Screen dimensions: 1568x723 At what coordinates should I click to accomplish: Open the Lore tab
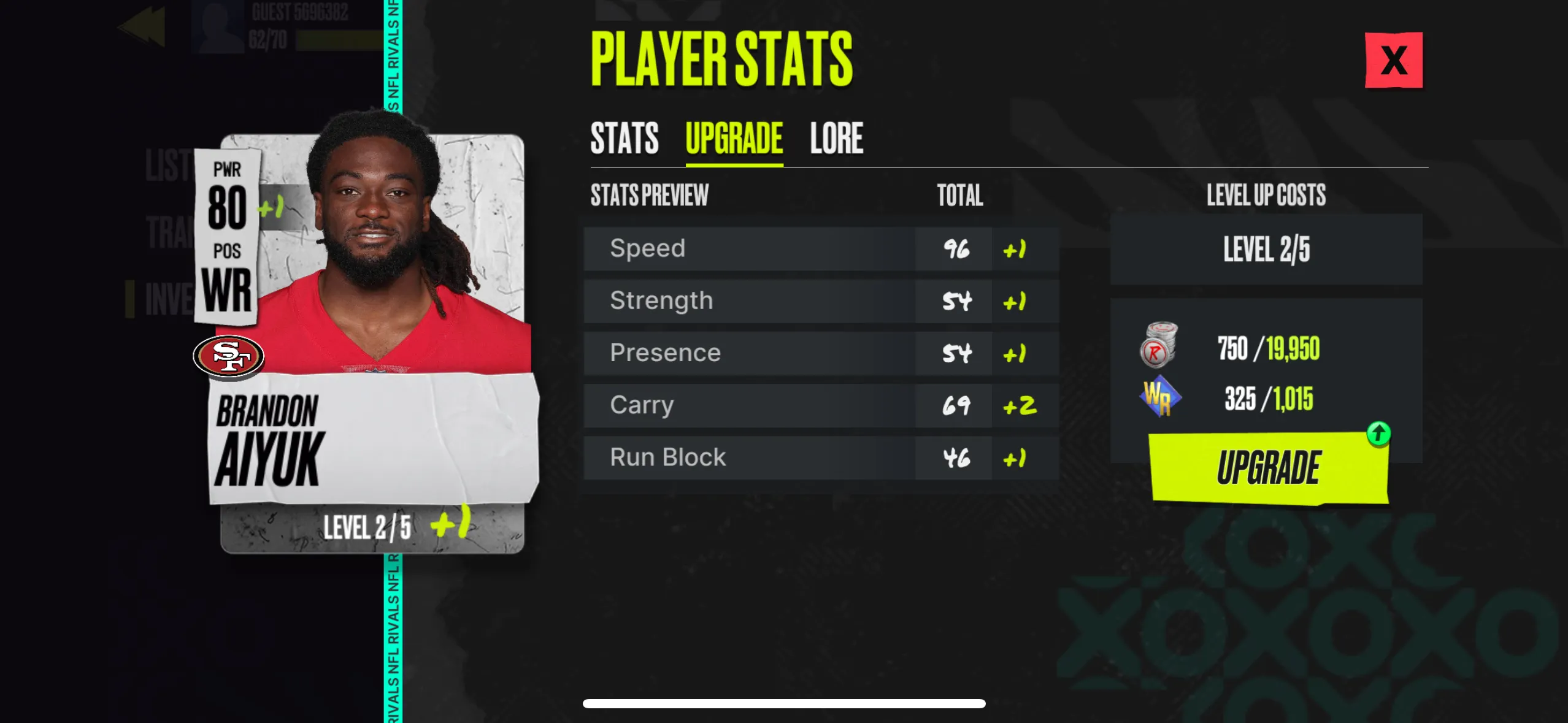pos(836,138)
